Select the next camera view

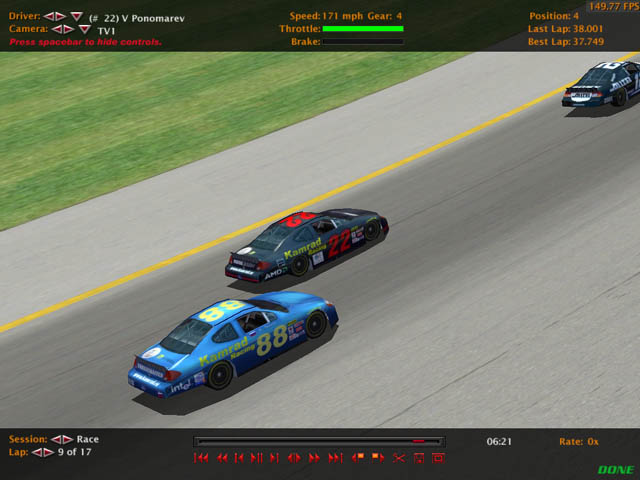click(69, 29)
